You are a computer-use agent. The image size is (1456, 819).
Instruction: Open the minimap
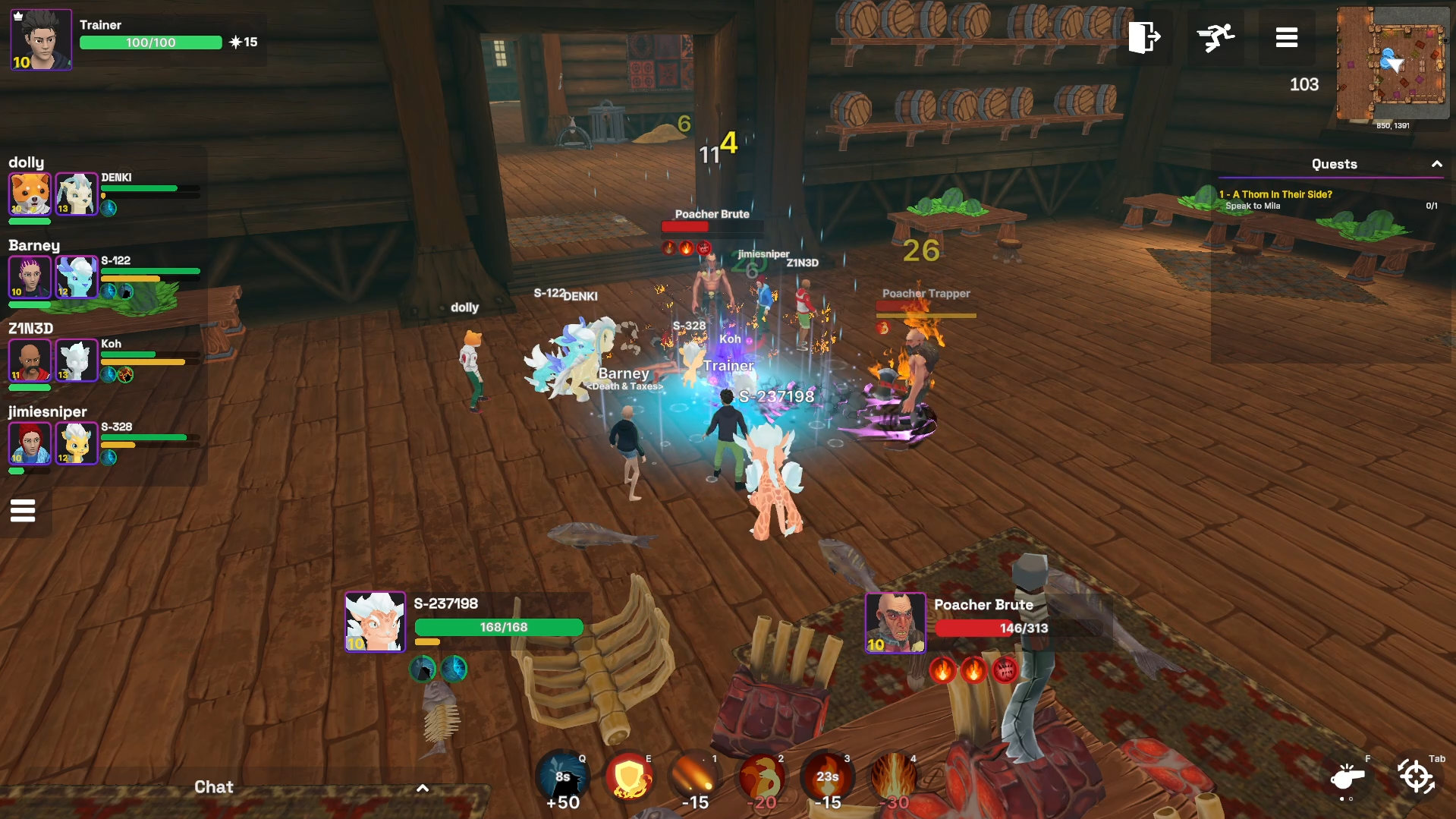click(x=1392, y=64)
